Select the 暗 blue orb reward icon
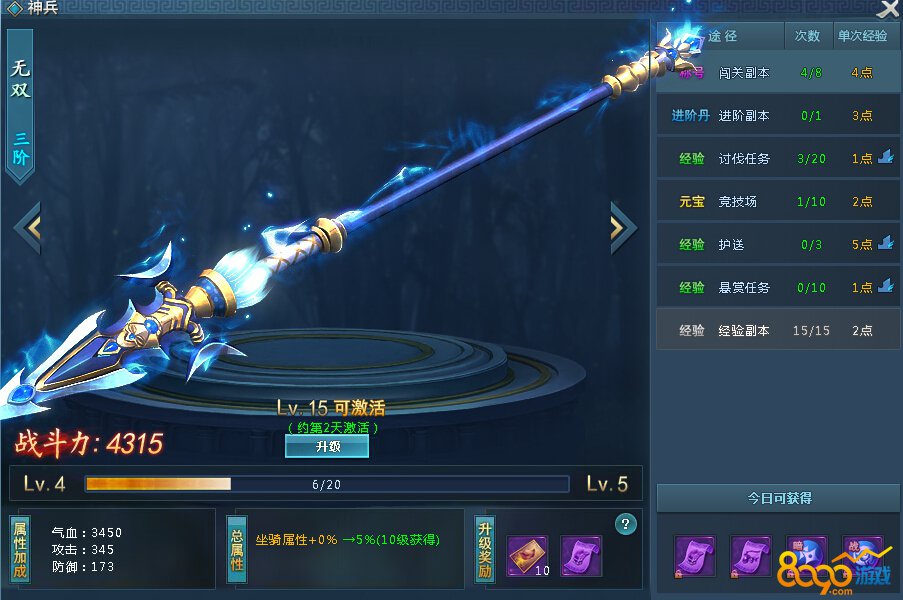903x600 pixels. click(x=806, y=555)
